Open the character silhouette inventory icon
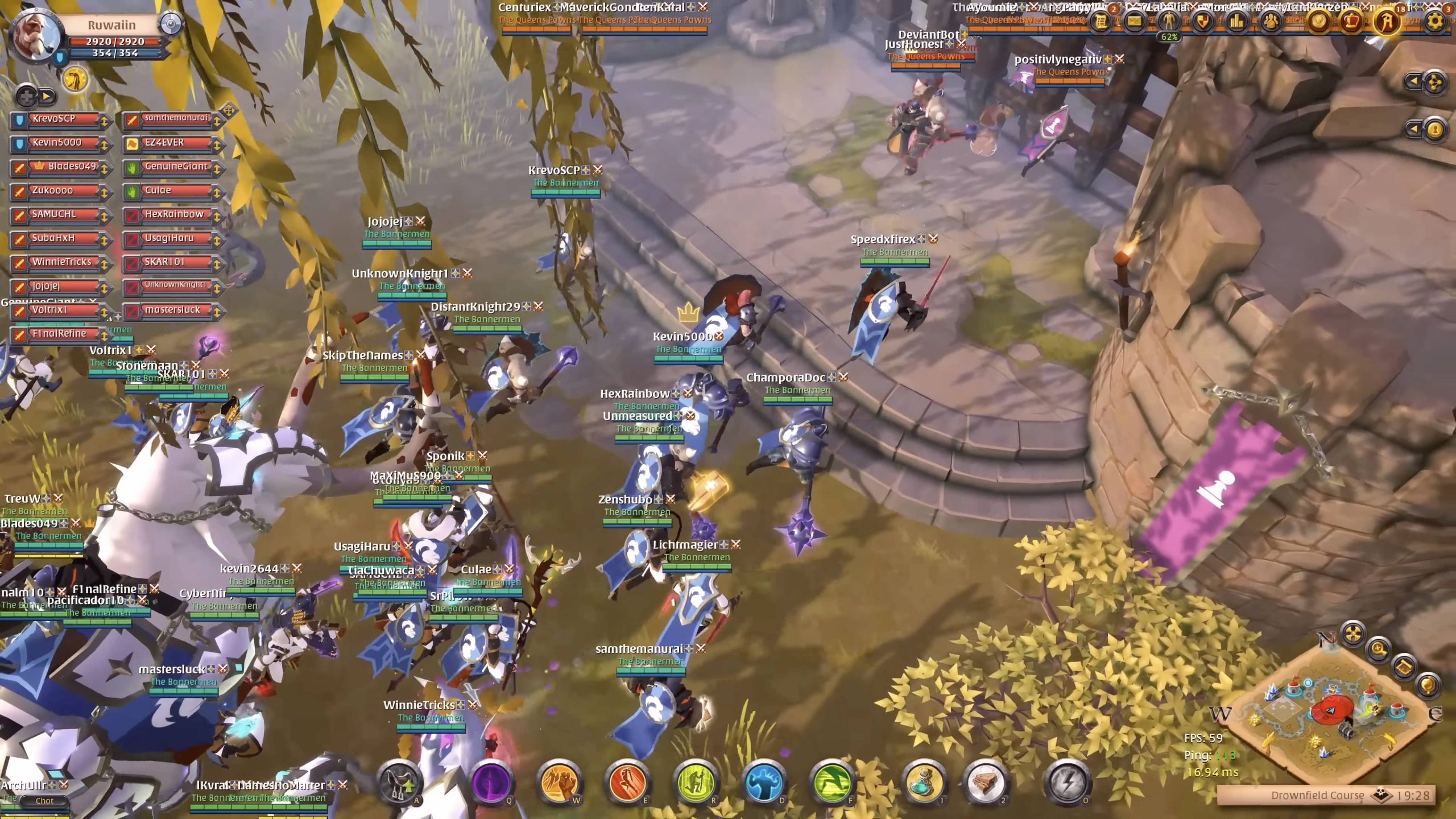 coord(1169,21)
